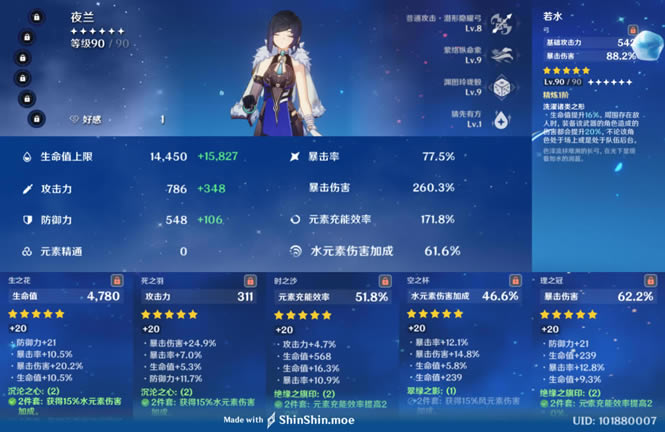This screenshot has height=432, width=665.
Task: Show the normal attack talent icon Lv.8
Action: 502,23
